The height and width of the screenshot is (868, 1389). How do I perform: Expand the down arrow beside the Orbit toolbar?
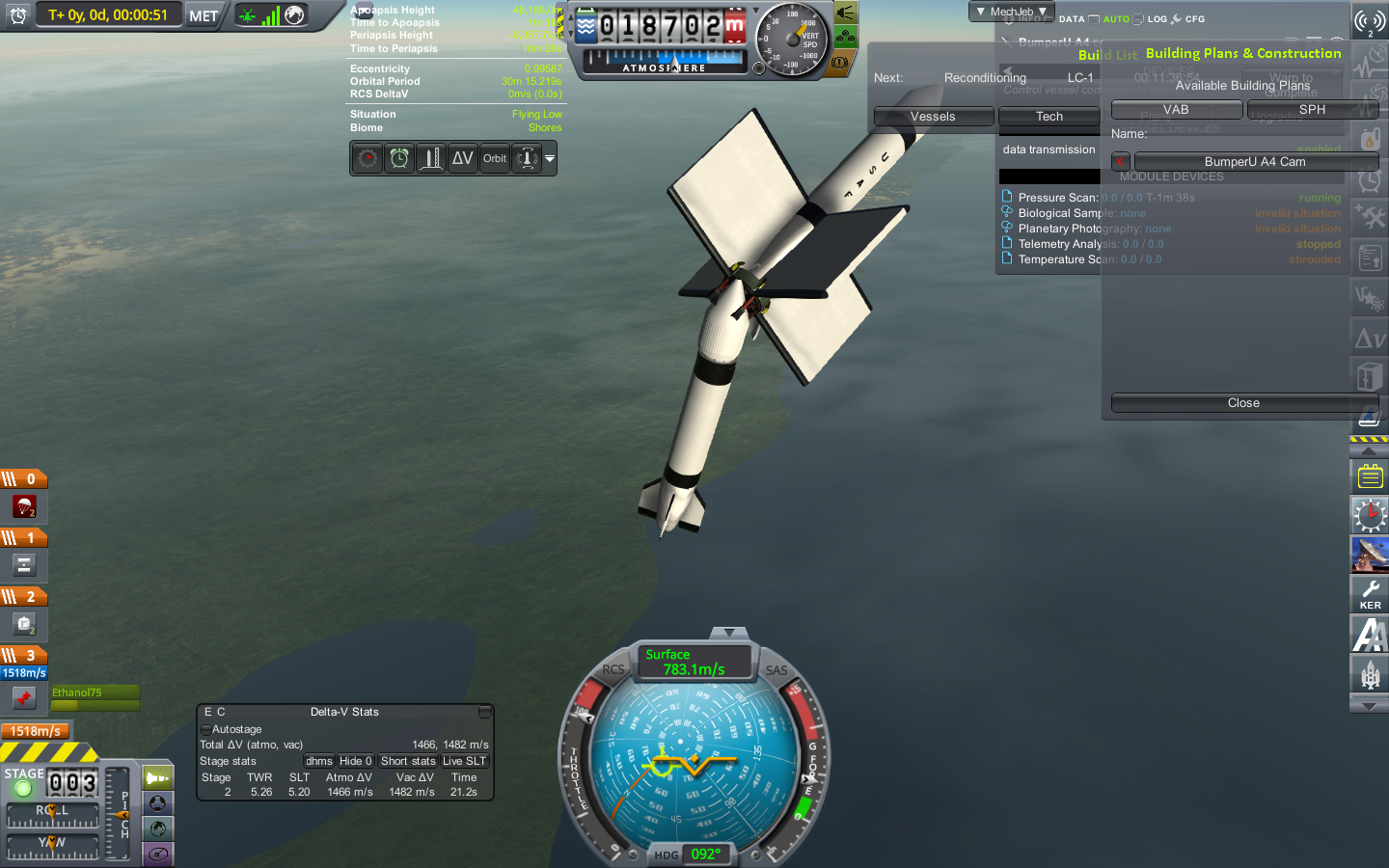point(550,158)
